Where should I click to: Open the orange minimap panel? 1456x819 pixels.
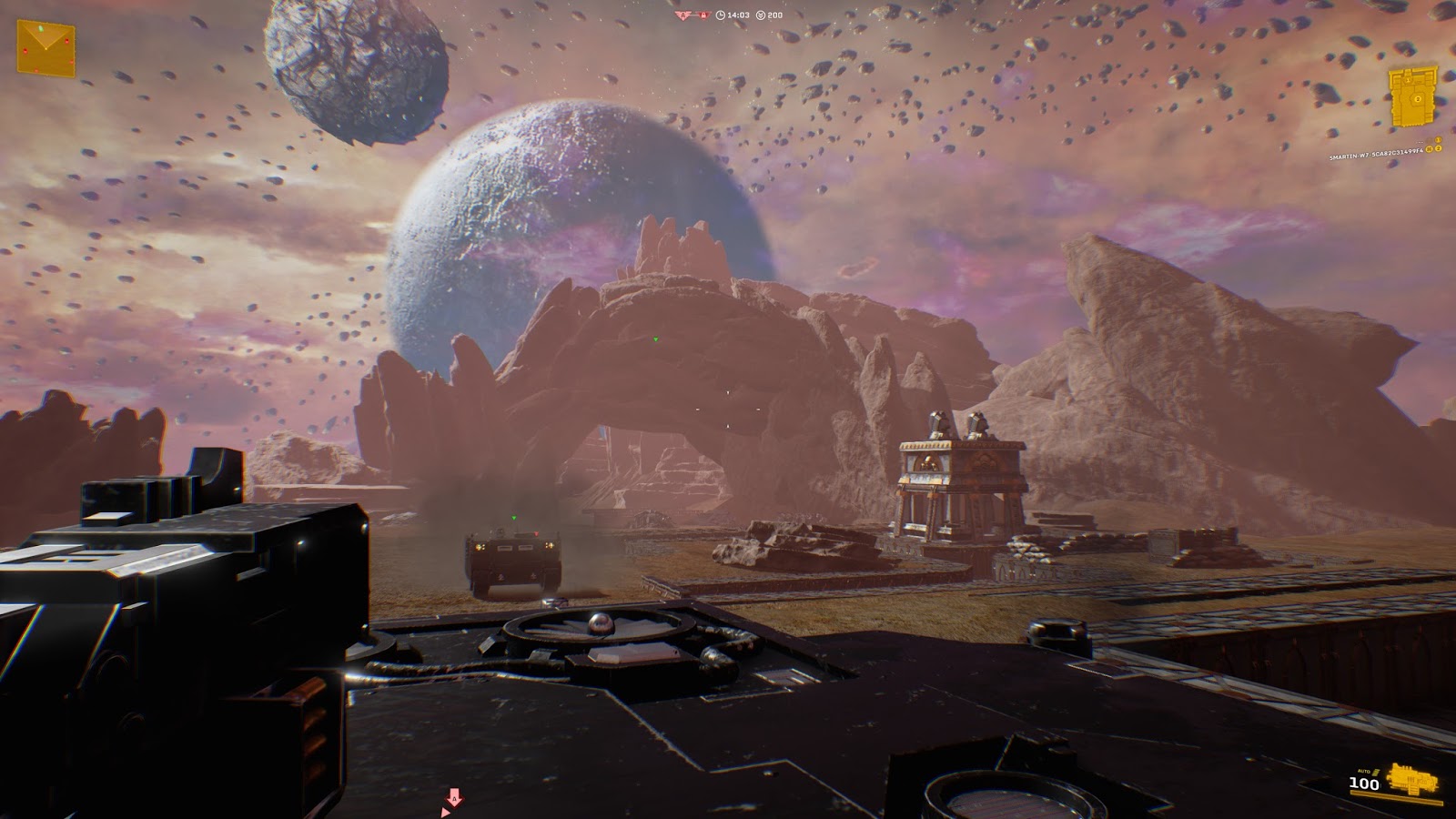click(x=45, y=47)
